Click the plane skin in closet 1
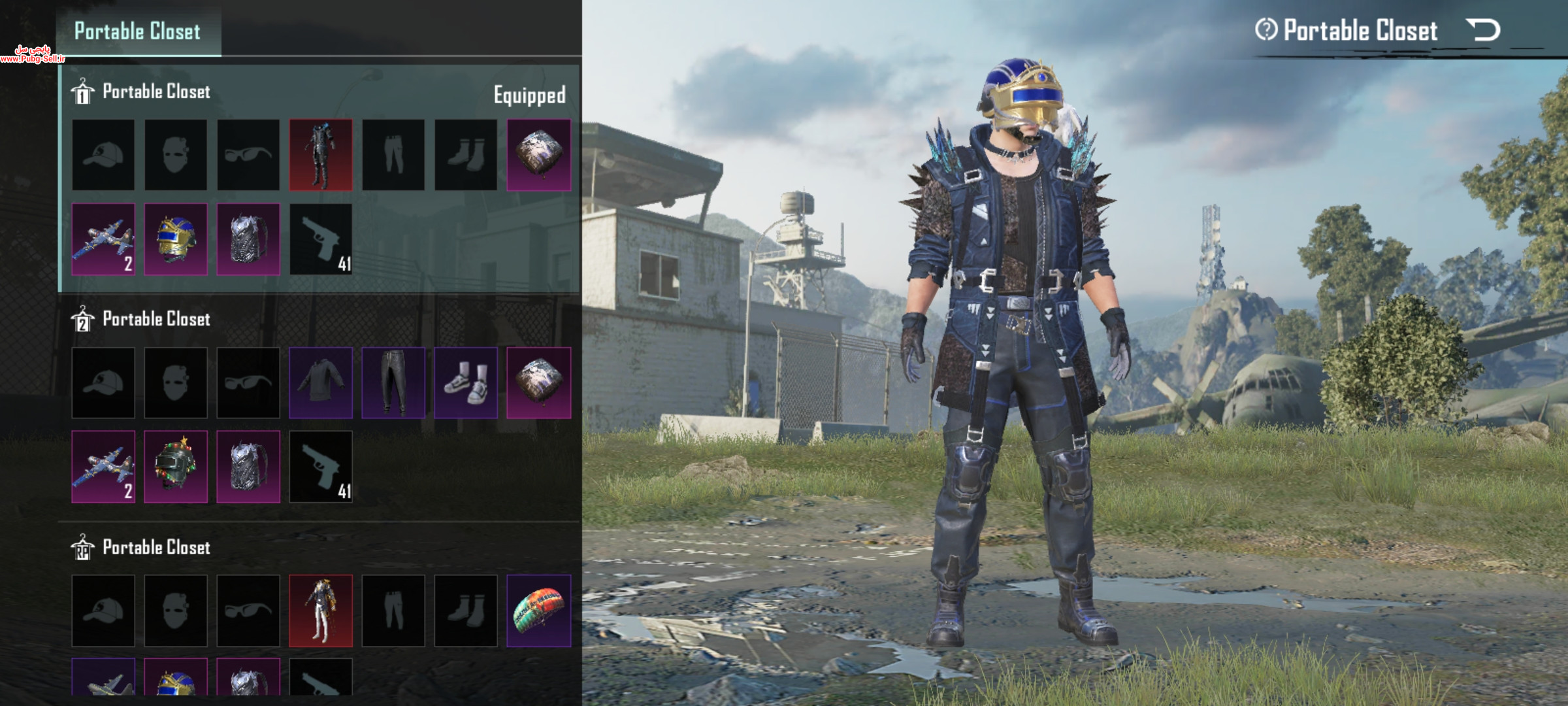 (103, 239)
